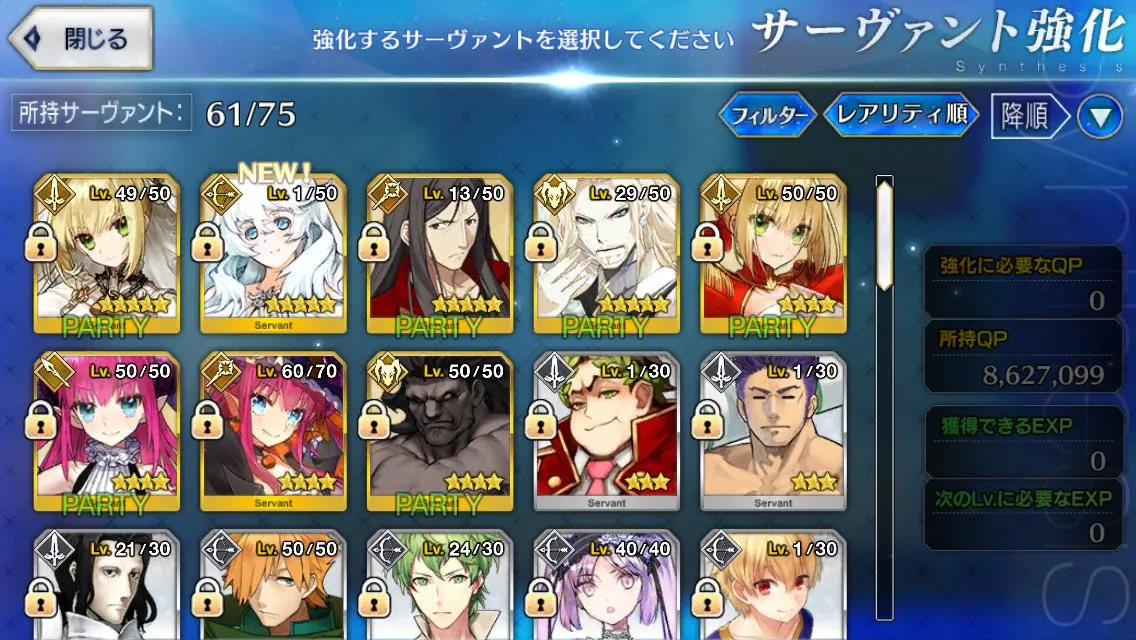Viewport: 1136px width, 640px height.
Task: Choose the purple-haired muscular servant card
Action: [x=772, y=432]
